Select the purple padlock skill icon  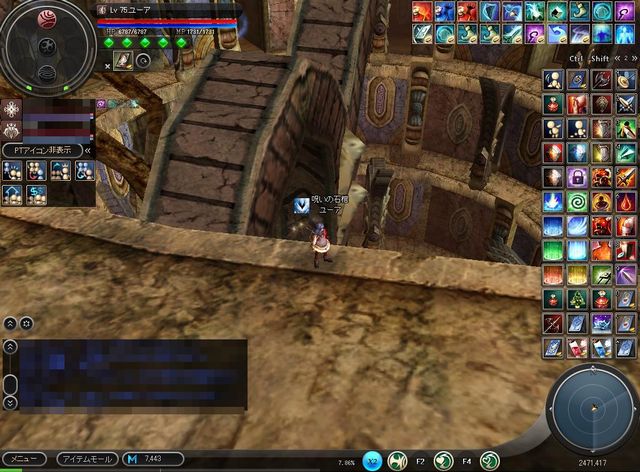[577, 177]
